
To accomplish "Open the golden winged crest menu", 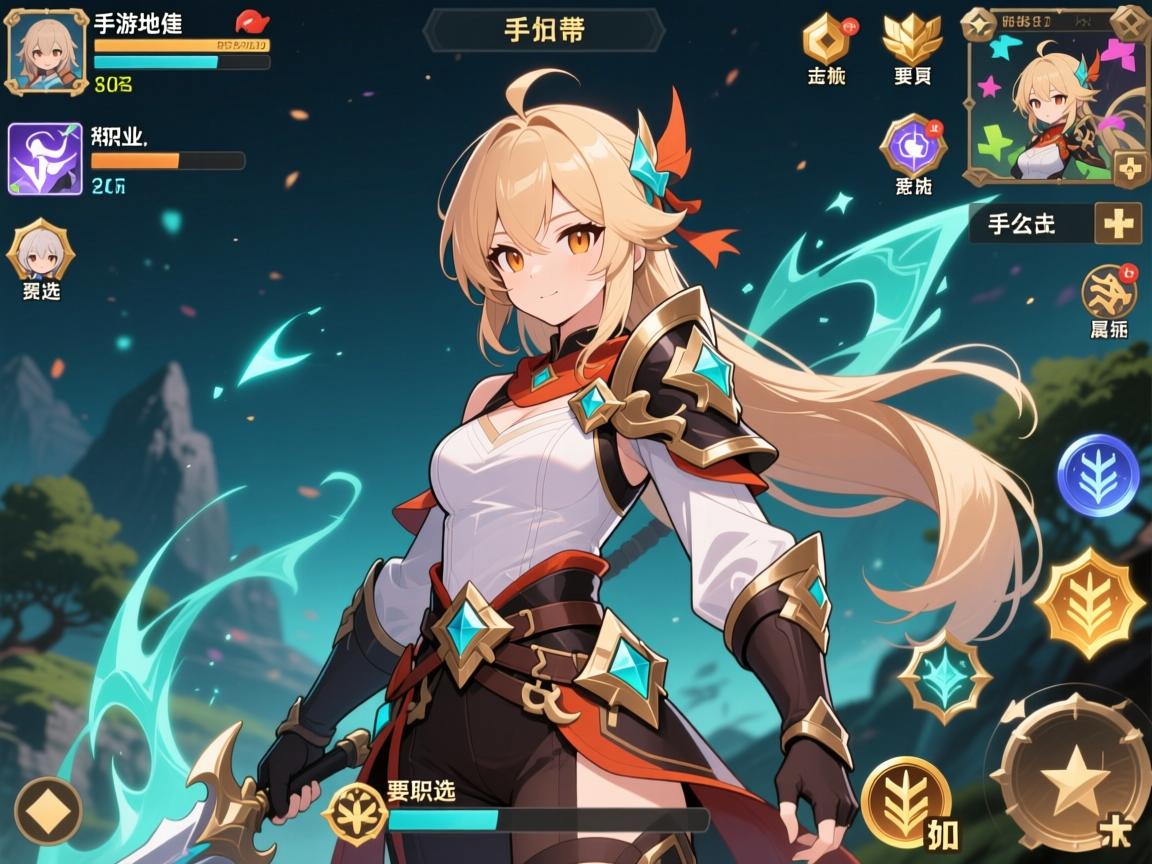I will point(911,38).
